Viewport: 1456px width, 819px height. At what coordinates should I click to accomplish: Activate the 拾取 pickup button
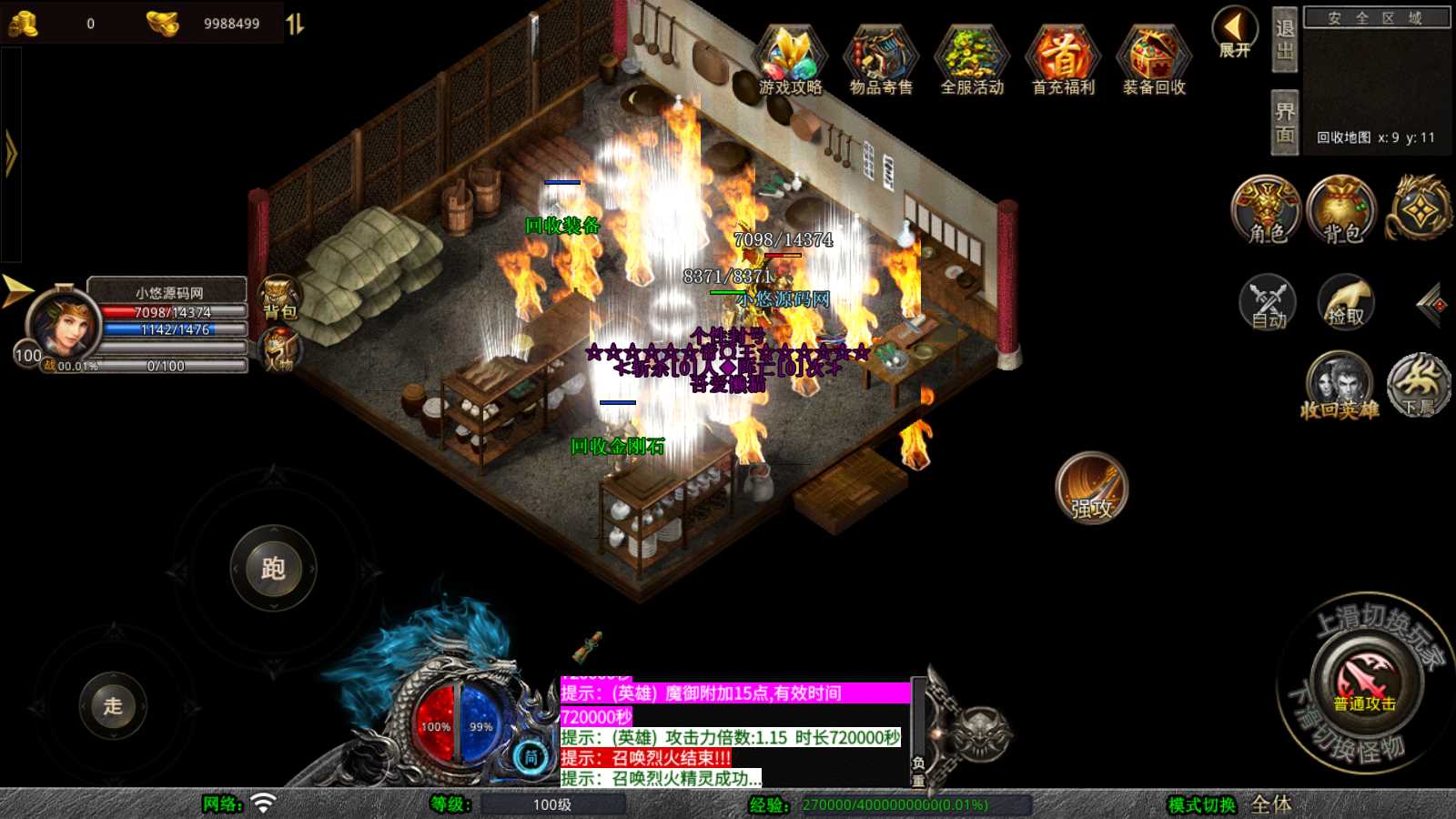[x=1345, y=302]
